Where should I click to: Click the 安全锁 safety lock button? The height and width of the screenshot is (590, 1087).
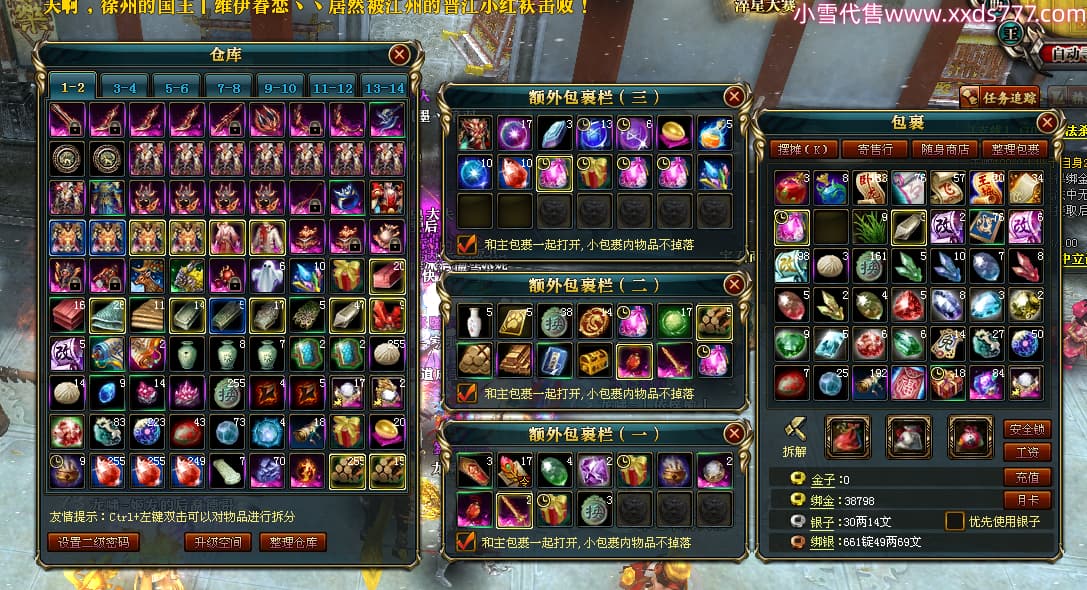[x=1027, y=429]
